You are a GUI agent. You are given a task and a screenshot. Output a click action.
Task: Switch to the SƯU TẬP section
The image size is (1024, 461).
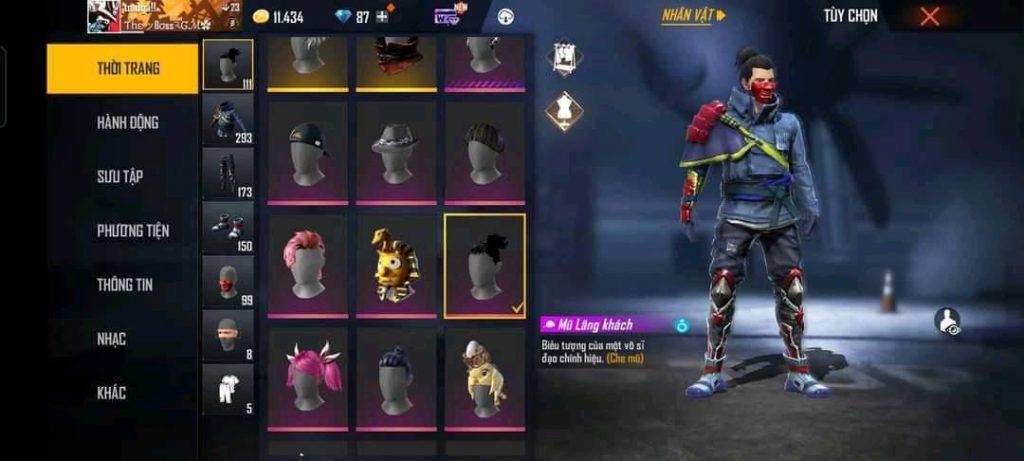click(x=120, y=176)
